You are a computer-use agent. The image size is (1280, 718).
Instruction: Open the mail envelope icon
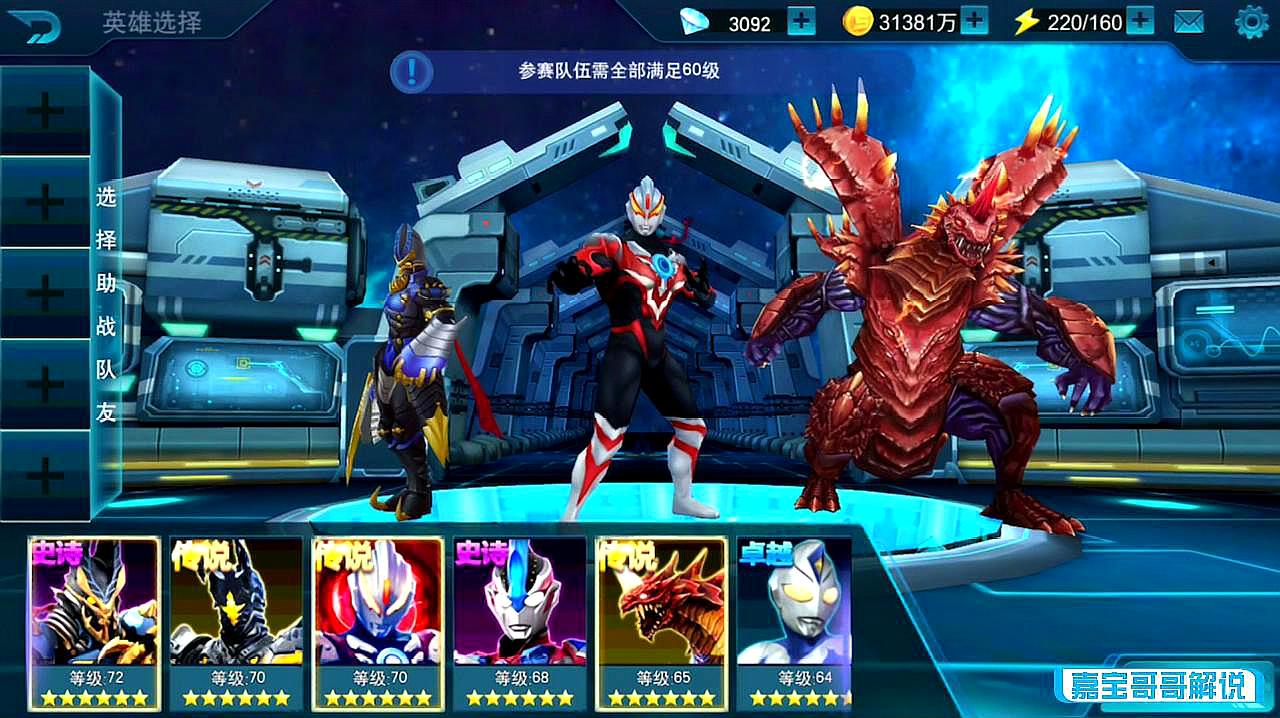1188,22
